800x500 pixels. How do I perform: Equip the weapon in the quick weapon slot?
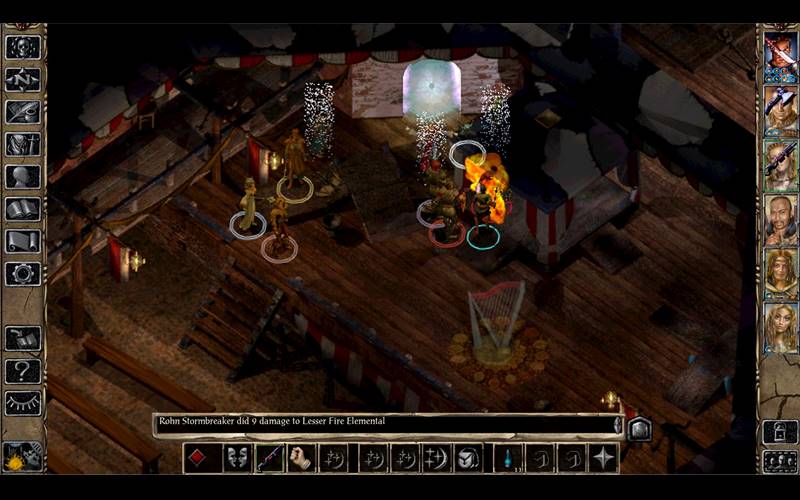coord(269,458)
